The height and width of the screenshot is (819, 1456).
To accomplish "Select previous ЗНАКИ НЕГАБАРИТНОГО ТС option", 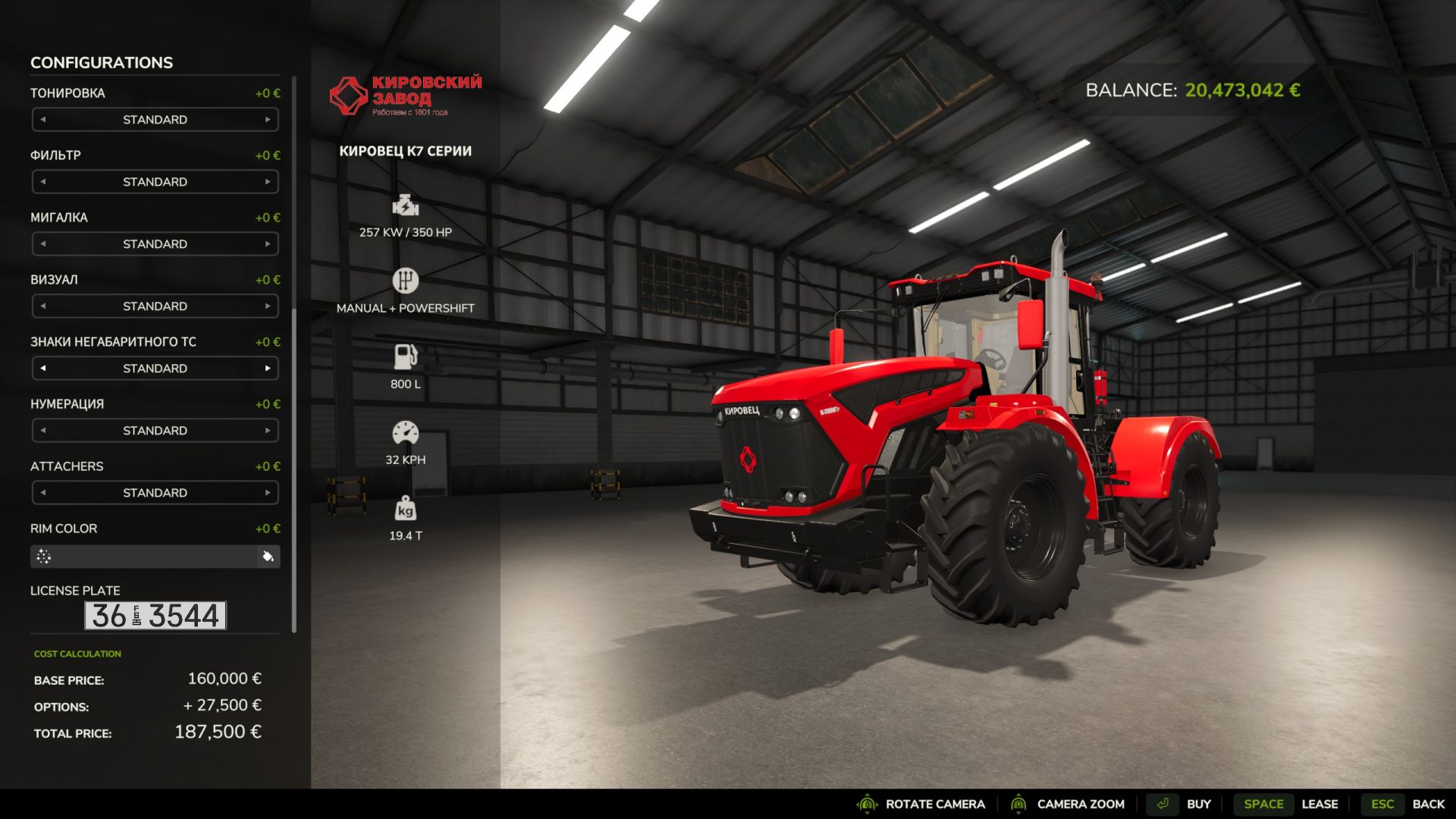I will tap(43, 369).
